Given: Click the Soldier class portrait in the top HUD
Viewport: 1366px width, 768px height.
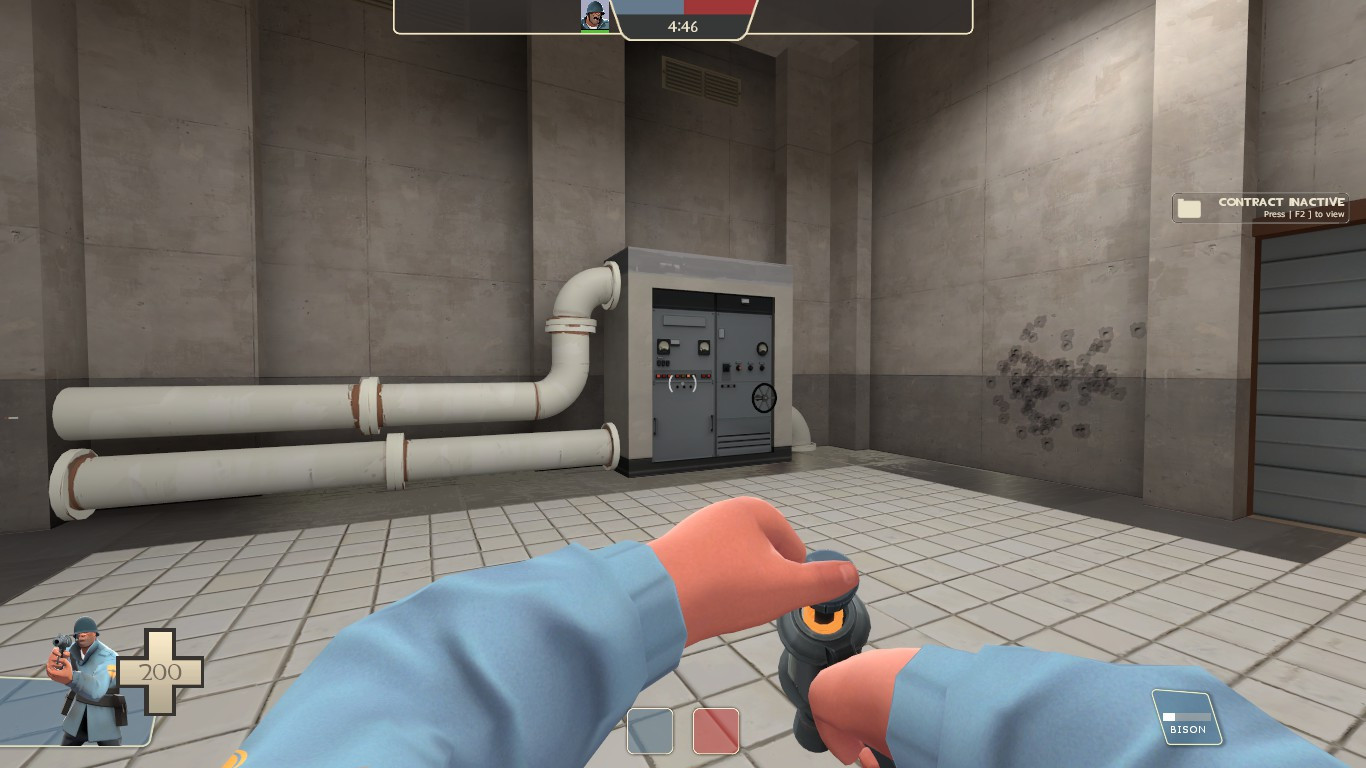Looking at the screenshot, I should pos(596,15).
